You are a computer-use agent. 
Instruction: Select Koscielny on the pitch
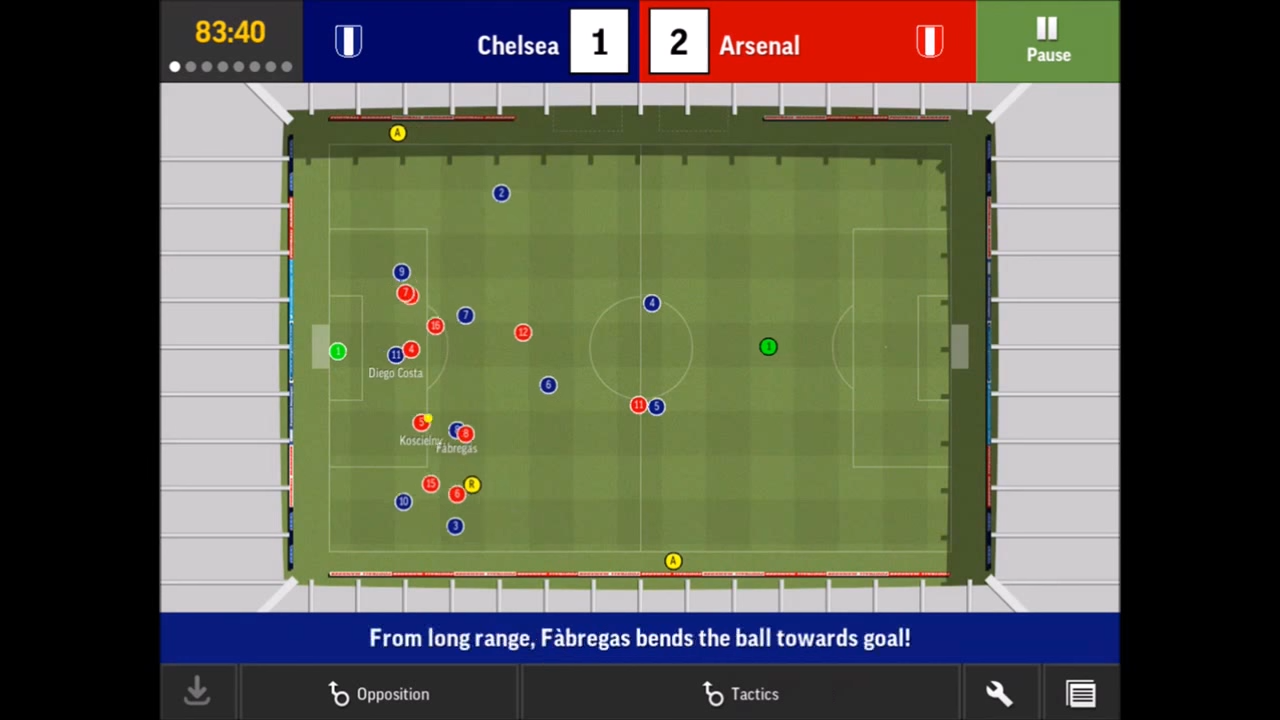(x=420, y=422)
